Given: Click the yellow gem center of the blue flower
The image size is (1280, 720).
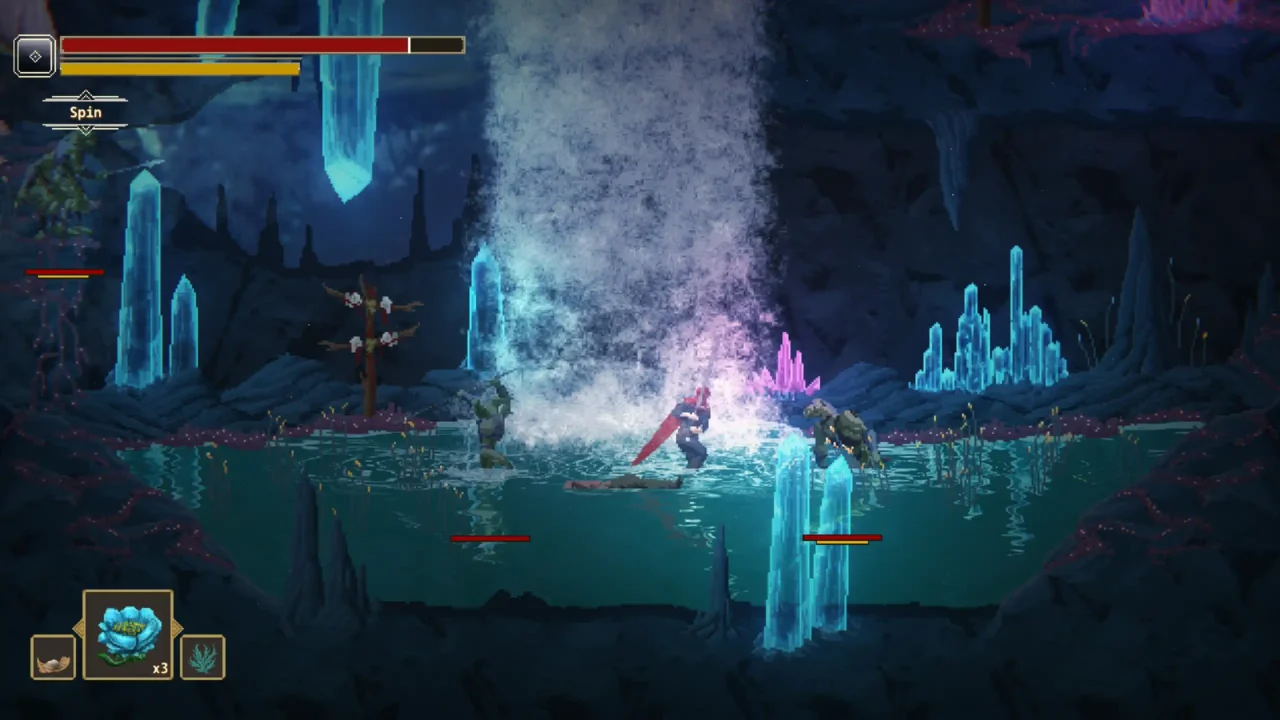Looking at the screenshot, I should [127, 627].
